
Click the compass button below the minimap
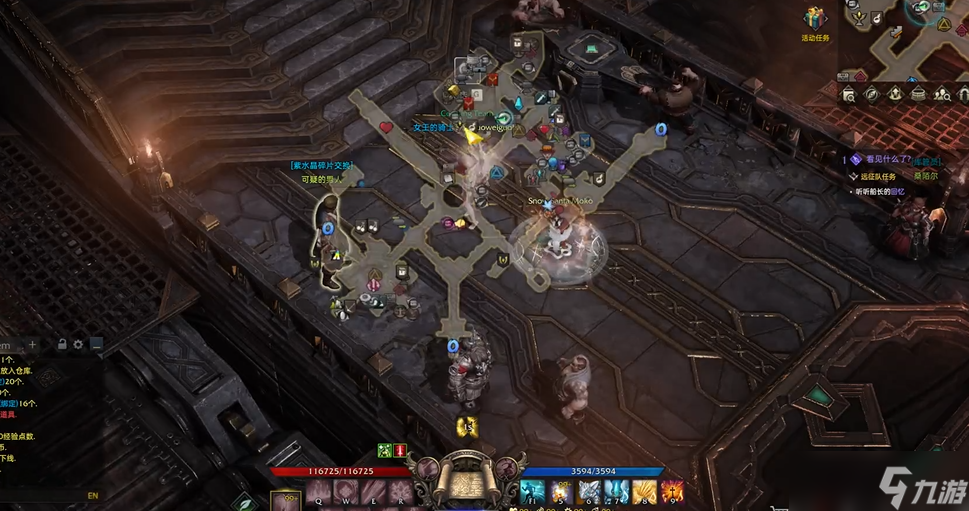point(872,95)
